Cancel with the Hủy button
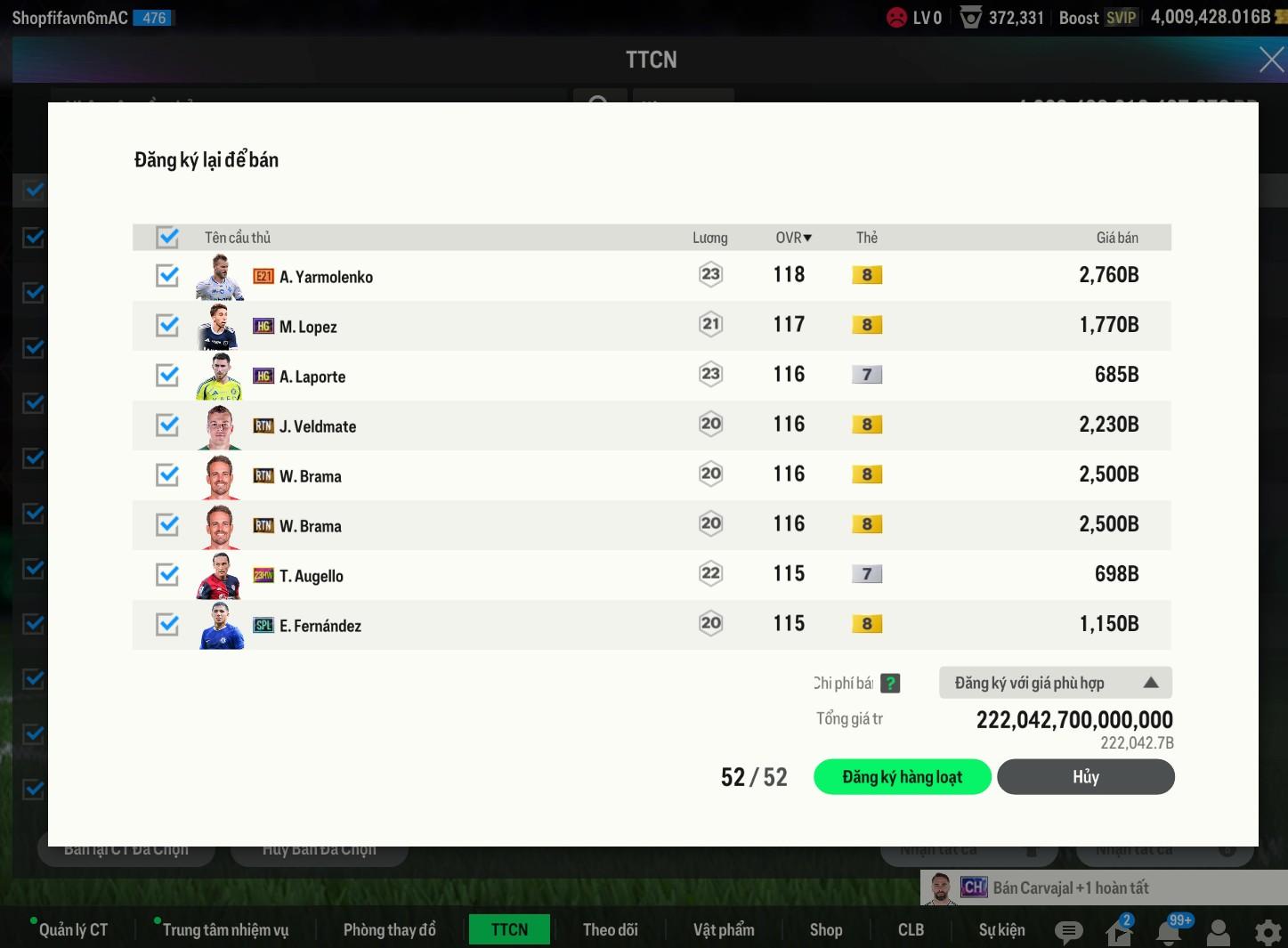The width and height of the screenshot is (1288, 948). (1085, 777)
